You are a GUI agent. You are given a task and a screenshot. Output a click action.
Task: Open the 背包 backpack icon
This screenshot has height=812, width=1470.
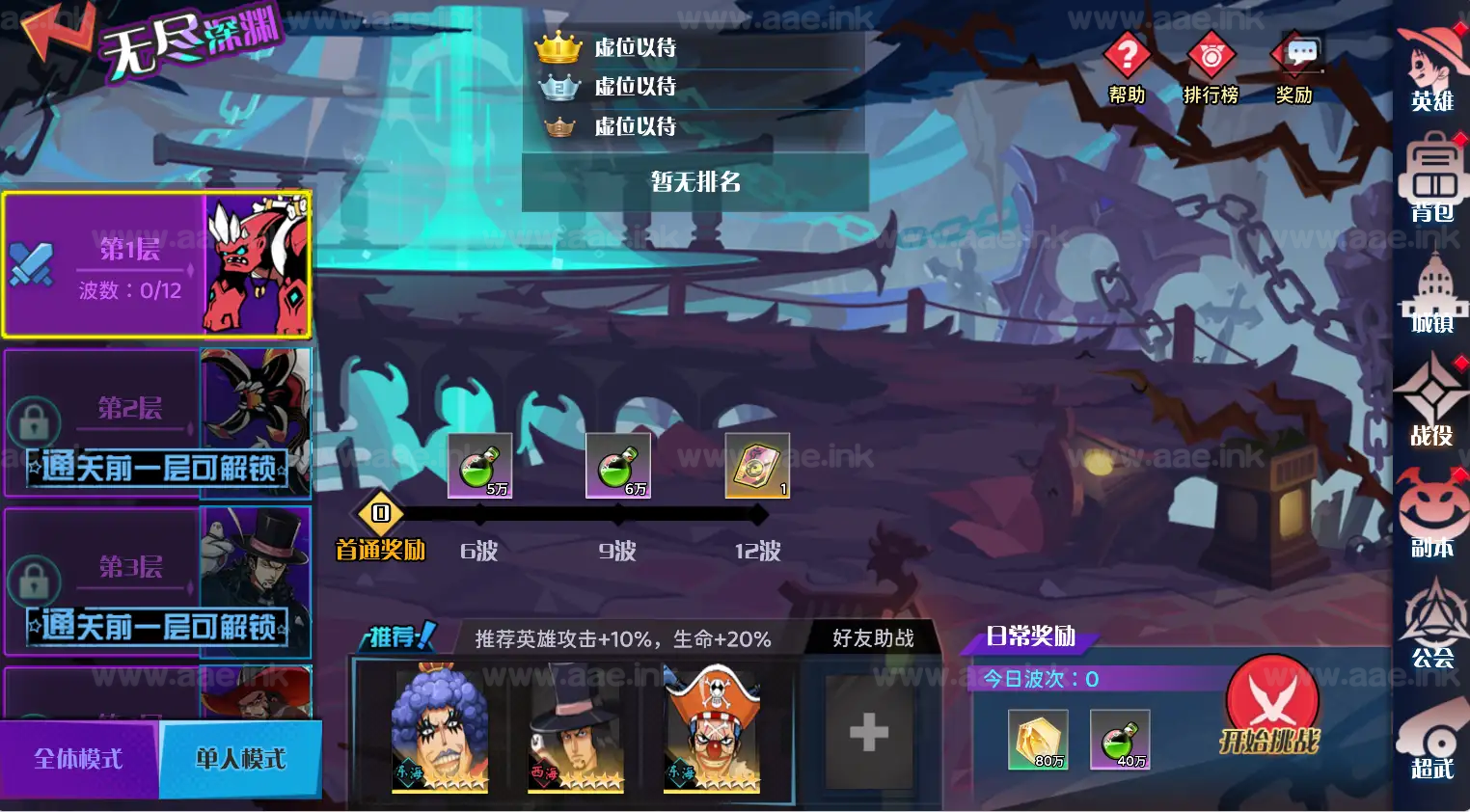1434,178
